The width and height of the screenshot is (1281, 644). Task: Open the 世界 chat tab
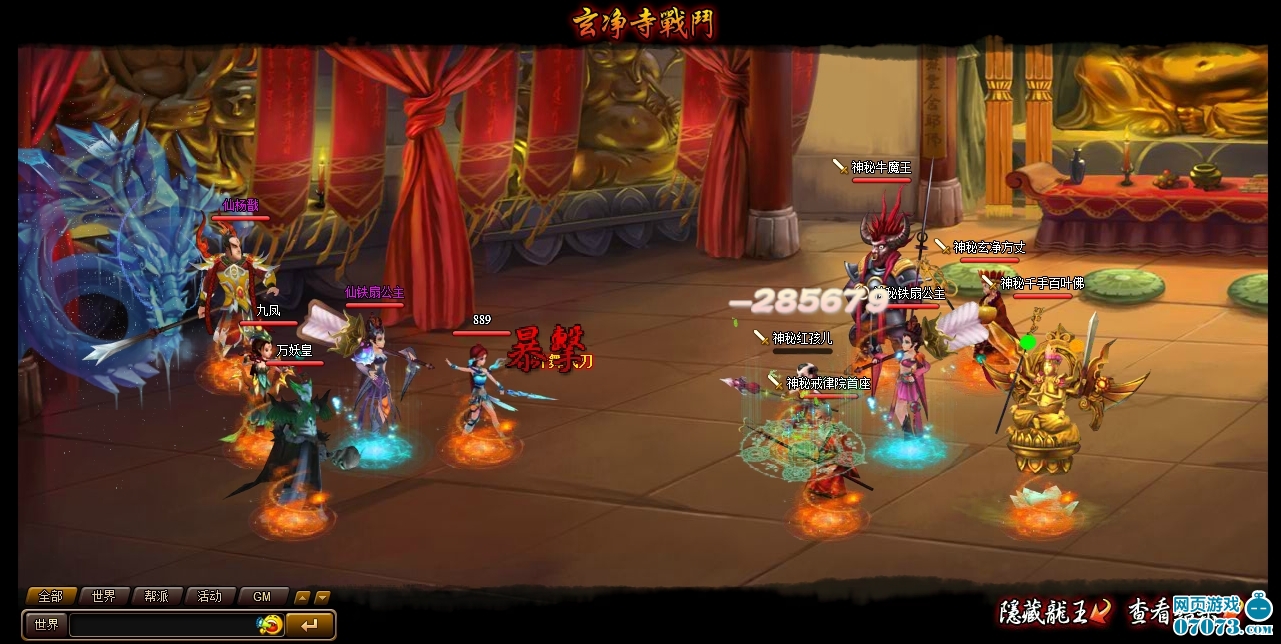(103, 596)
